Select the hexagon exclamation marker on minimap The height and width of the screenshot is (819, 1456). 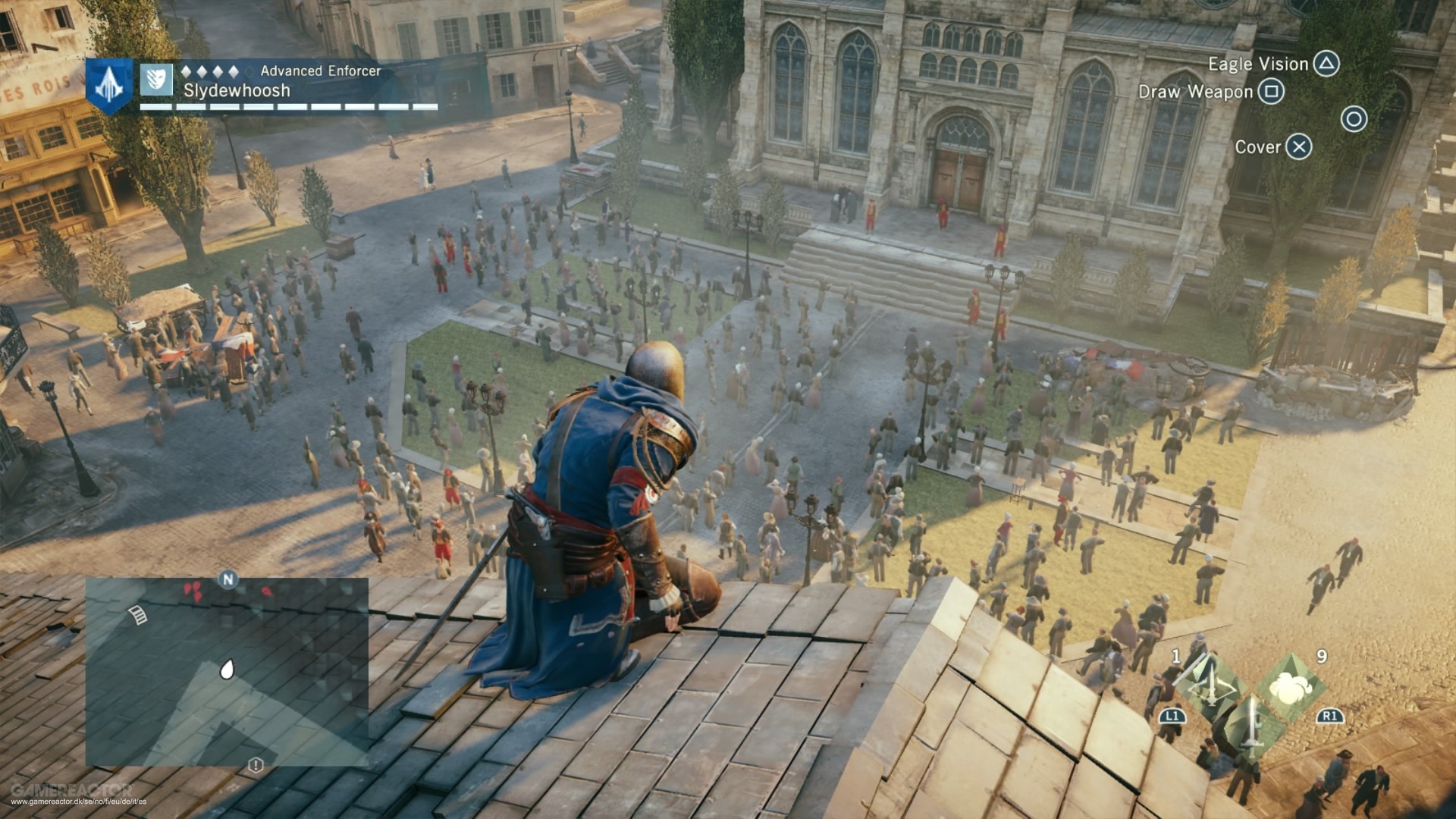click(x=256, y=764)
